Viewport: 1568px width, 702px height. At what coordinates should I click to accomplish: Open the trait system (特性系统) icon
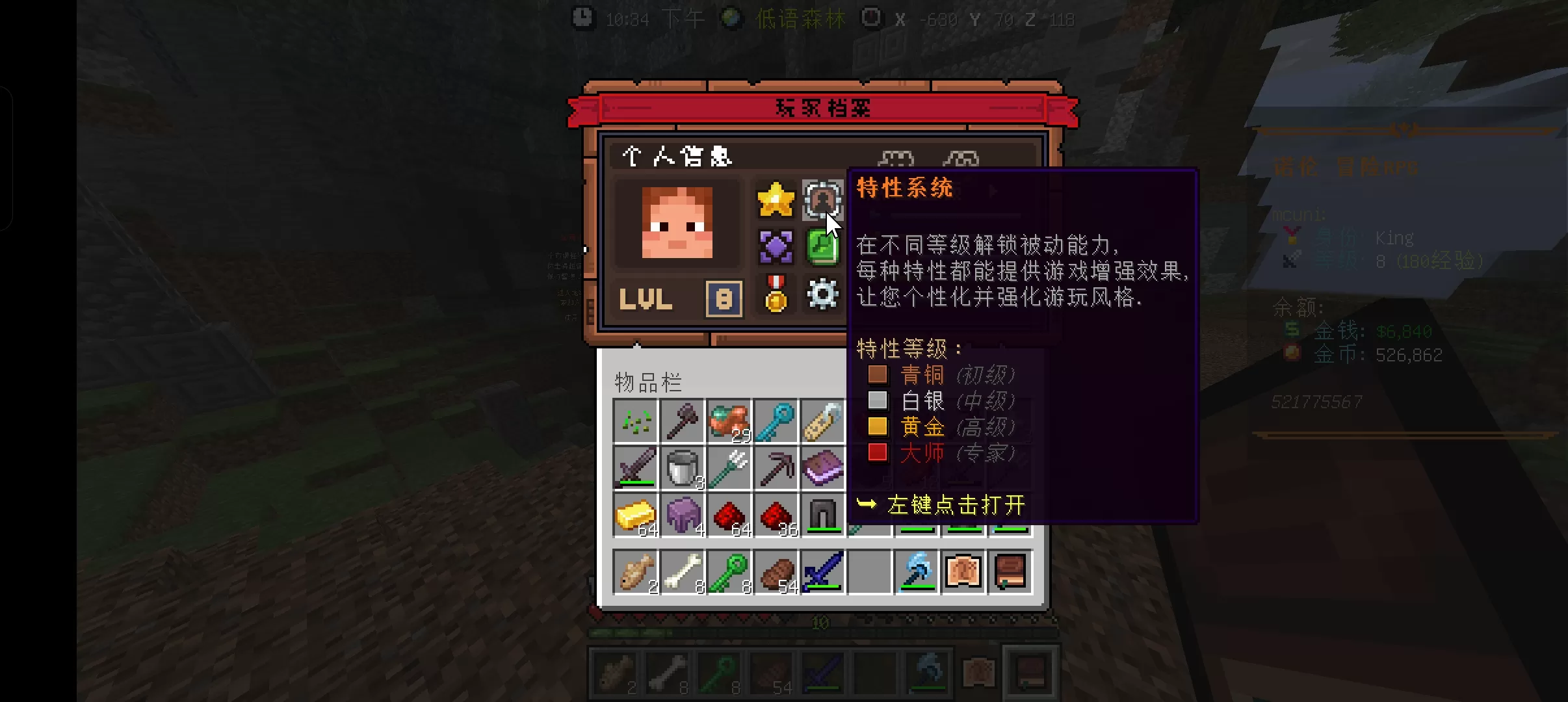[822, 200]
